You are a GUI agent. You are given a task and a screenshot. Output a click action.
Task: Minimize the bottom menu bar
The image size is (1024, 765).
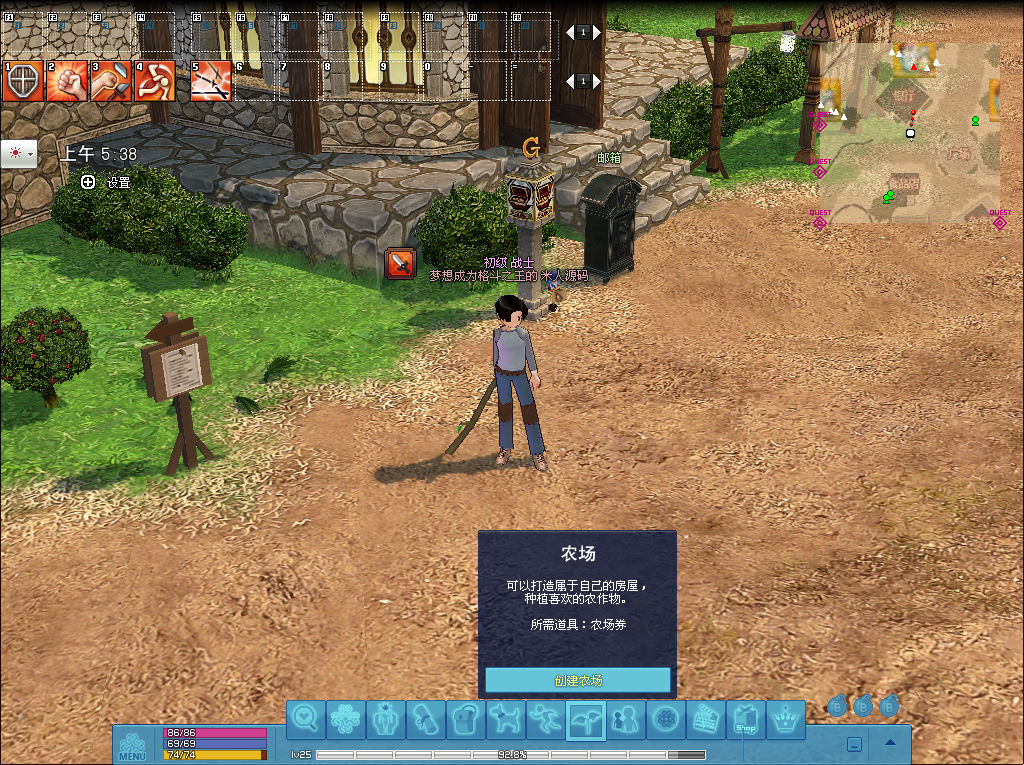(854, 744)
